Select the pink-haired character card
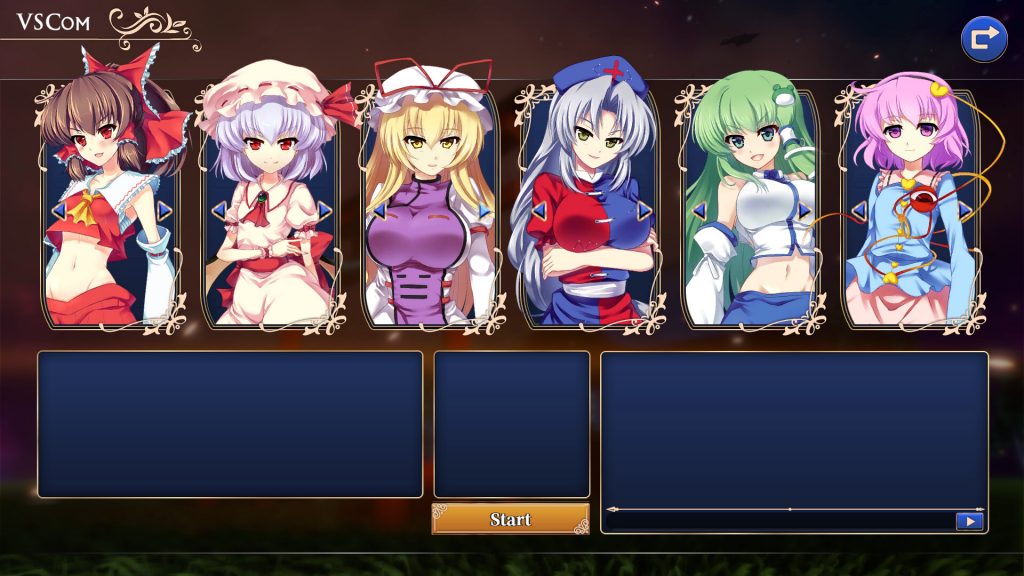 tap(908, 250)
